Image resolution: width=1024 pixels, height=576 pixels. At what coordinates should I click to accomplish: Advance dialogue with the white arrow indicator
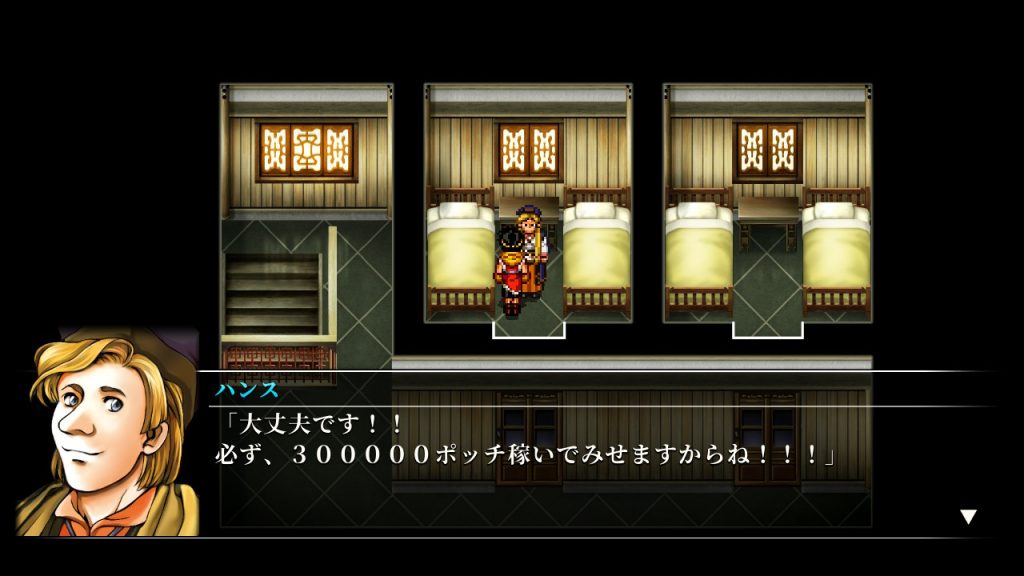coord(967,516)
